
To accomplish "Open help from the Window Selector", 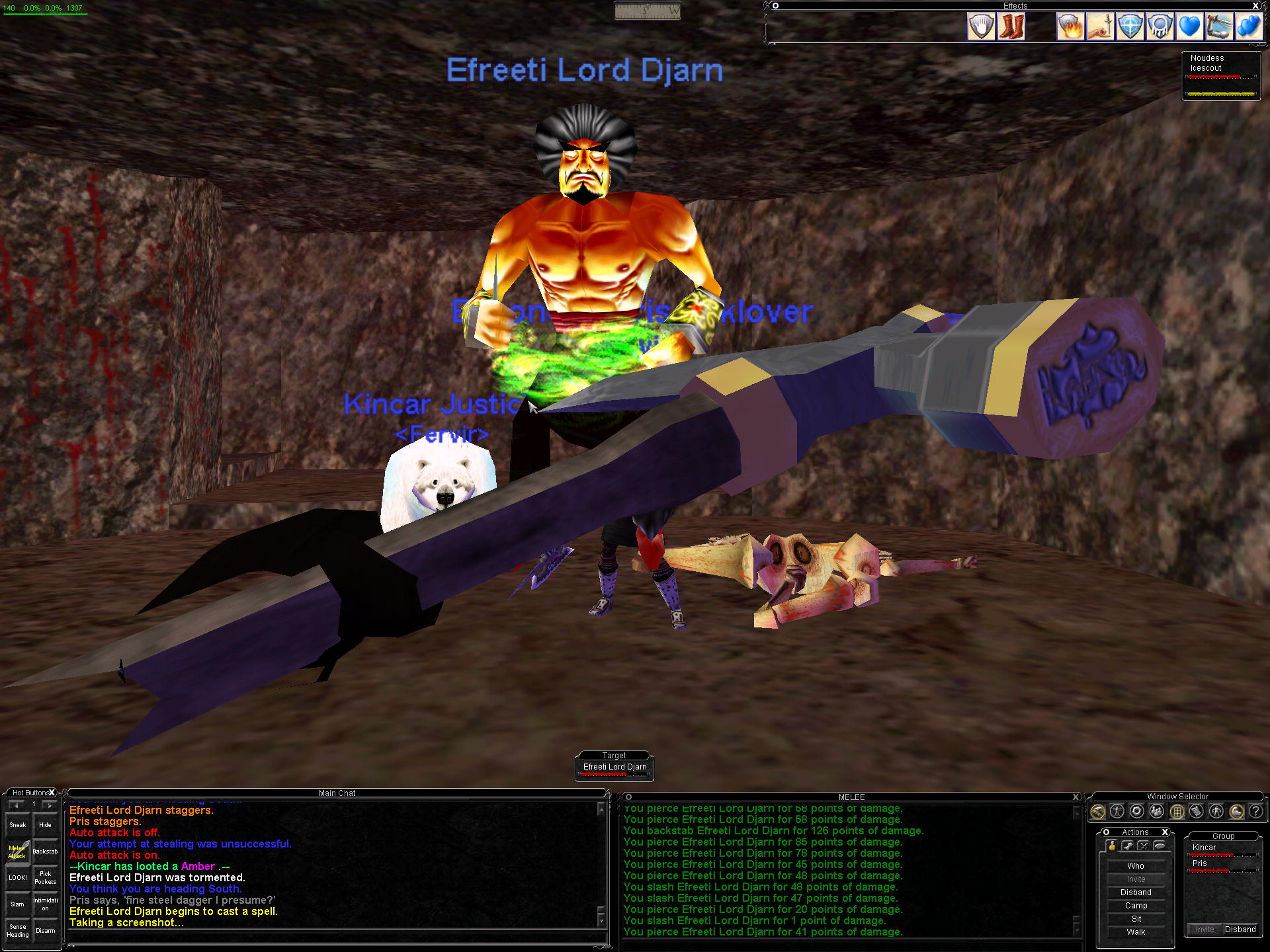I will pos(1255,811).
